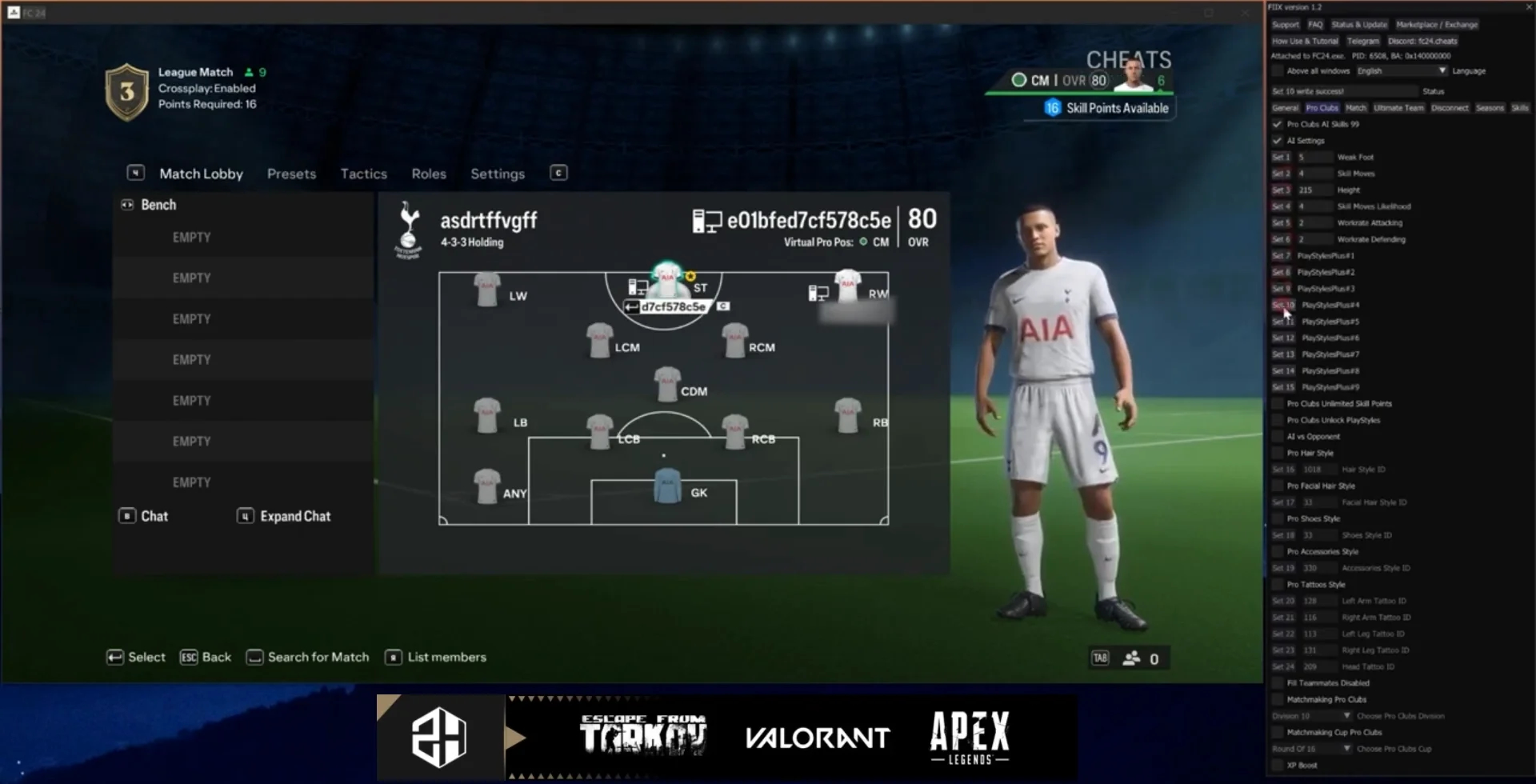
Task: Choose the LW position shirt
Action: (x=487, y=290)
